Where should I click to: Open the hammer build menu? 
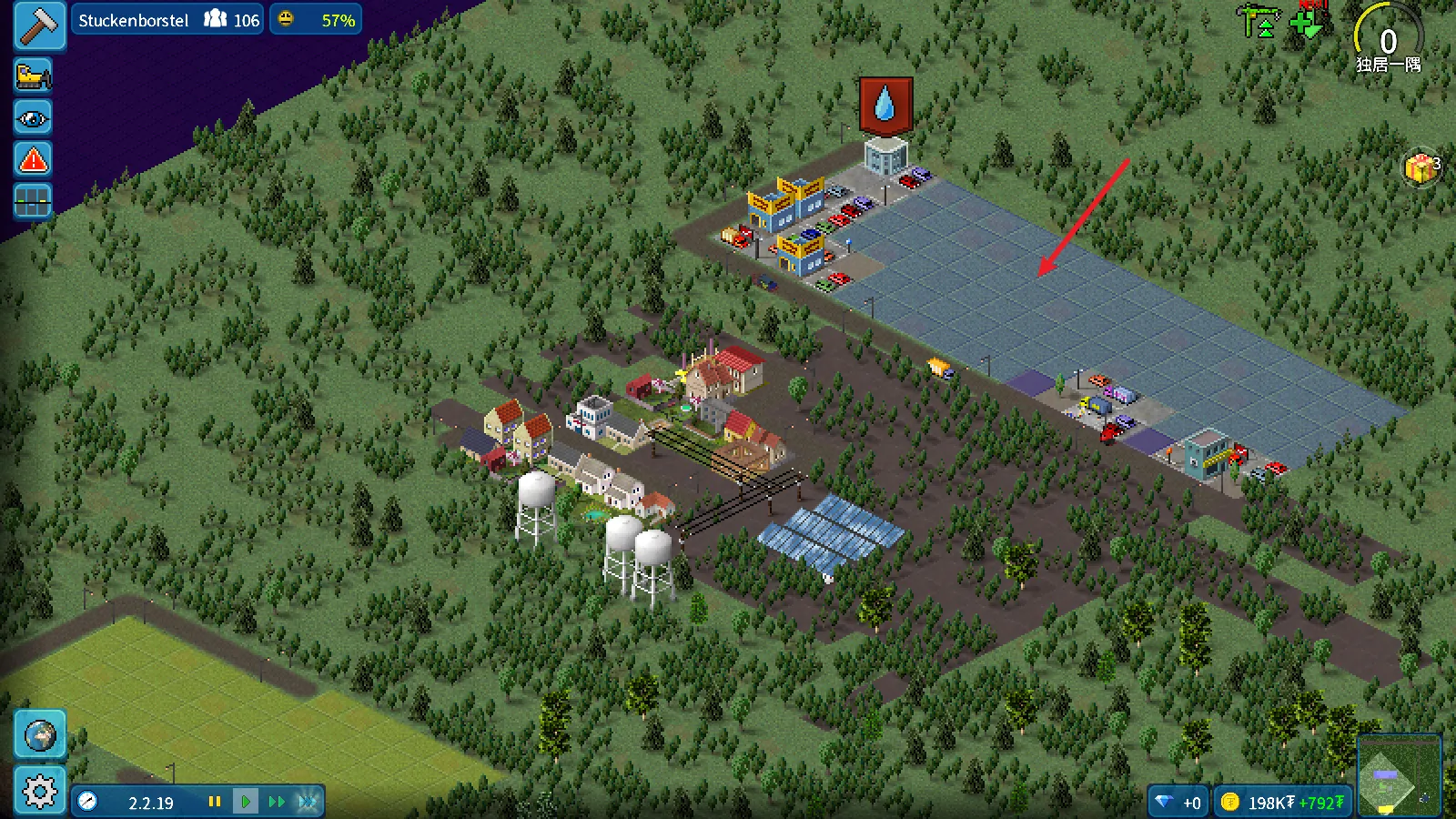pos(39,25)
